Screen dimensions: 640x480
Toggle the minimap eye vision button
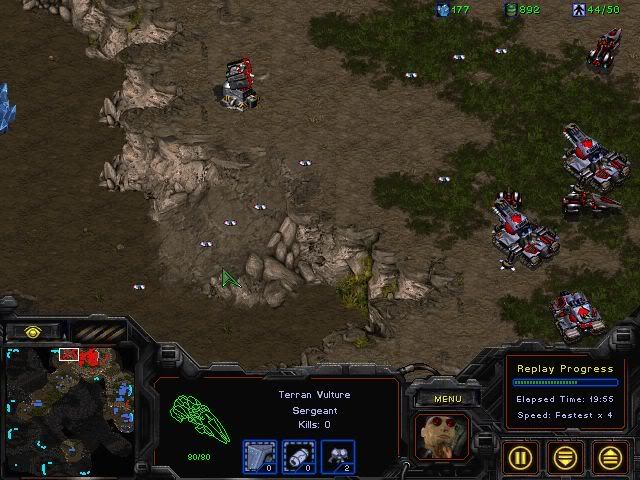point(33,331)
